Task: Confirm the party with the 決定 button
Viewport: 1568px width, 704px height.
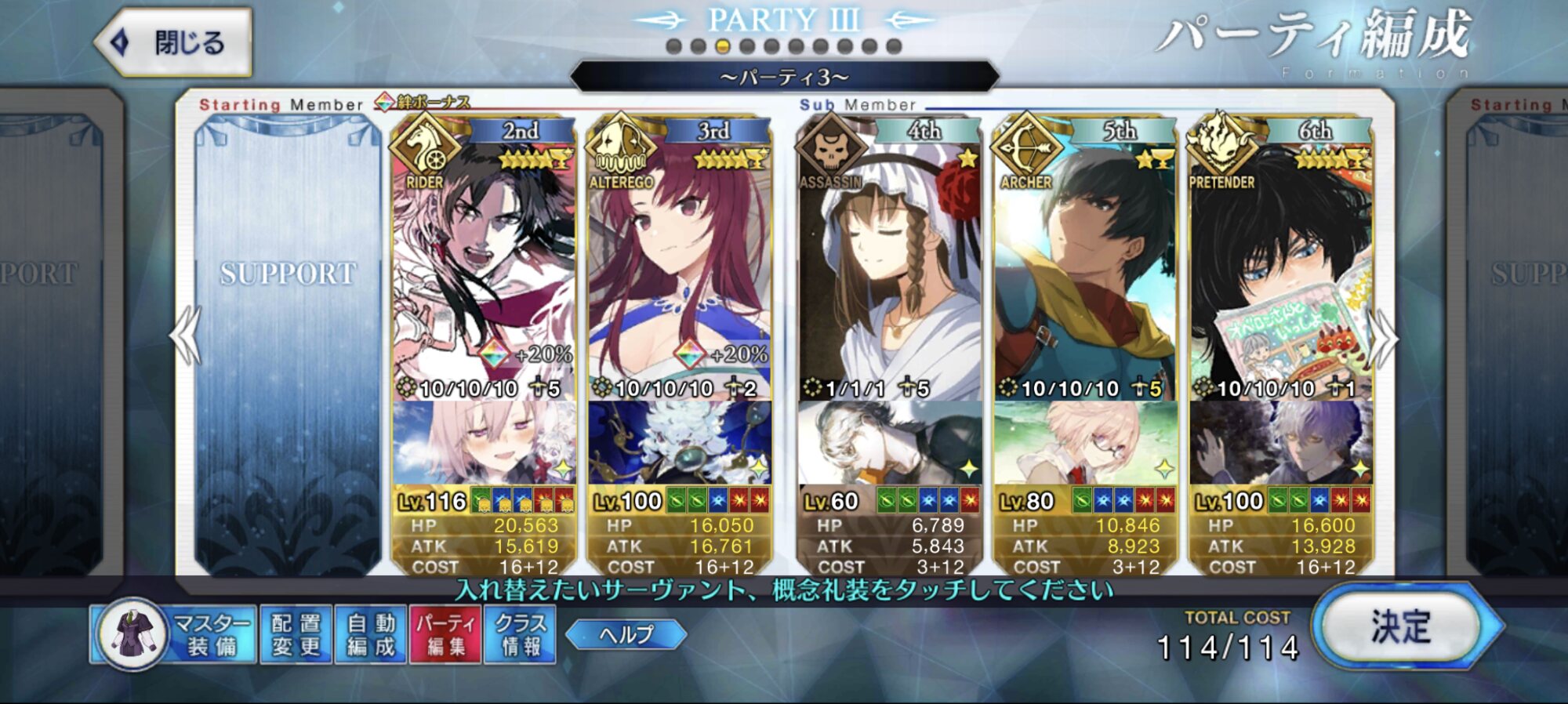Action: click(1403, 627)
